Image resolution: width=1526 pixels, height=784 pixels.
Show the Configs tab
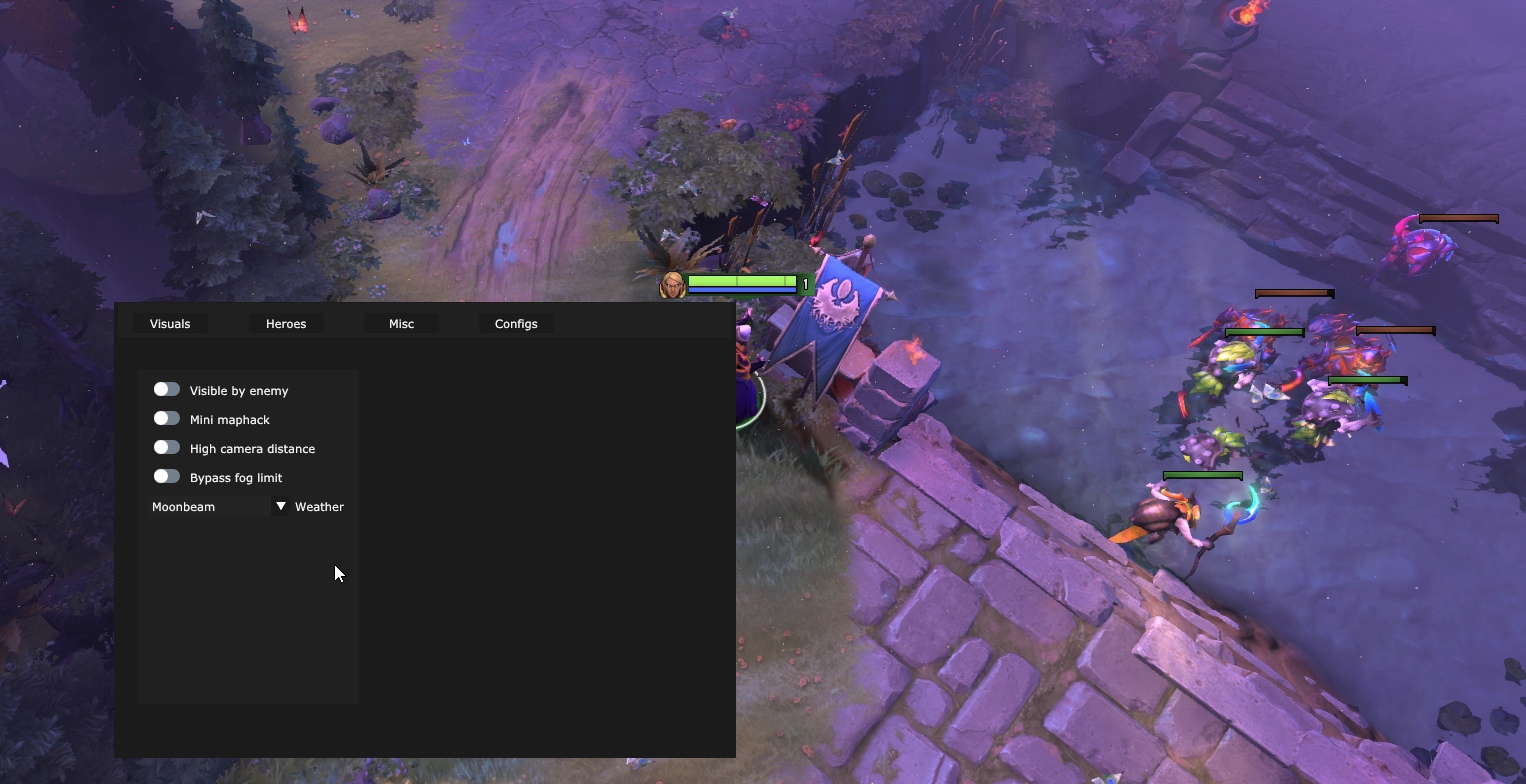click(516, 324)
